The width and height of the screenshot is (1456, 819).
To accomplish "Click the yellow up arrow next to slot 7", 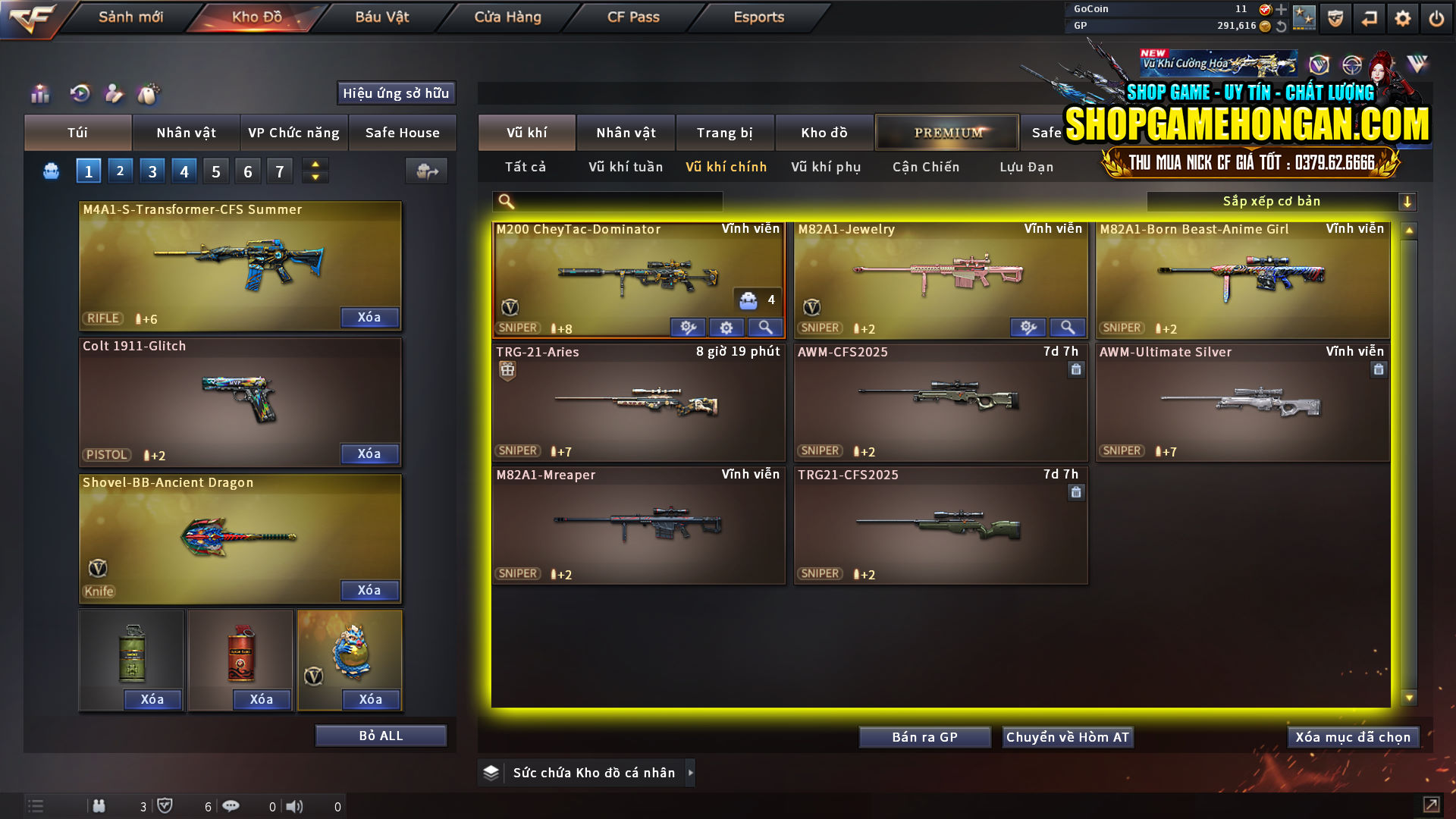I will point(314,165).
